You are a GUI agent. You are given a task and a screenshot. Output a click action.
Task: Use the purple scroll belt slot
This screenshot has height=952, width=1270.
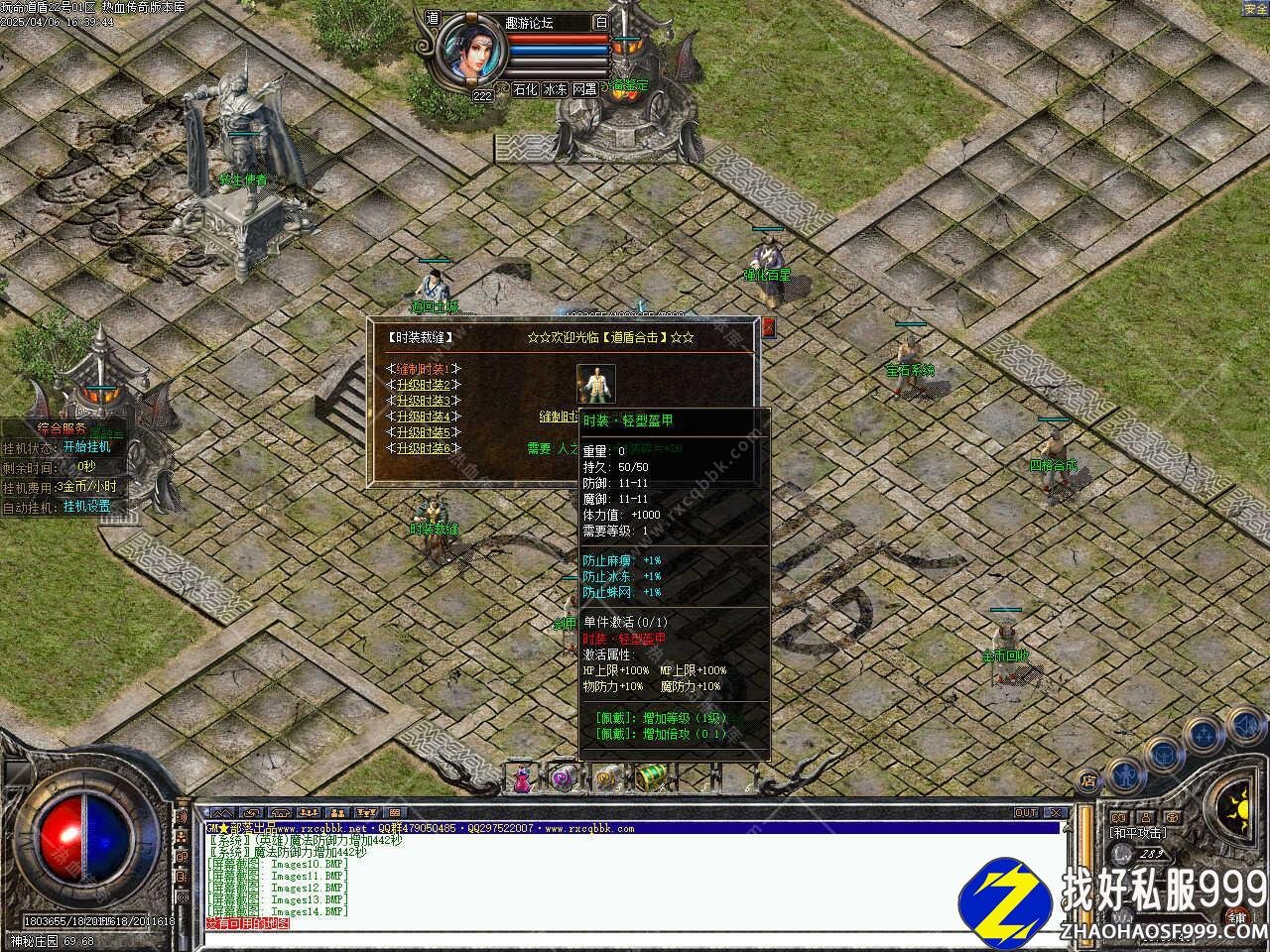coord(564,778)
